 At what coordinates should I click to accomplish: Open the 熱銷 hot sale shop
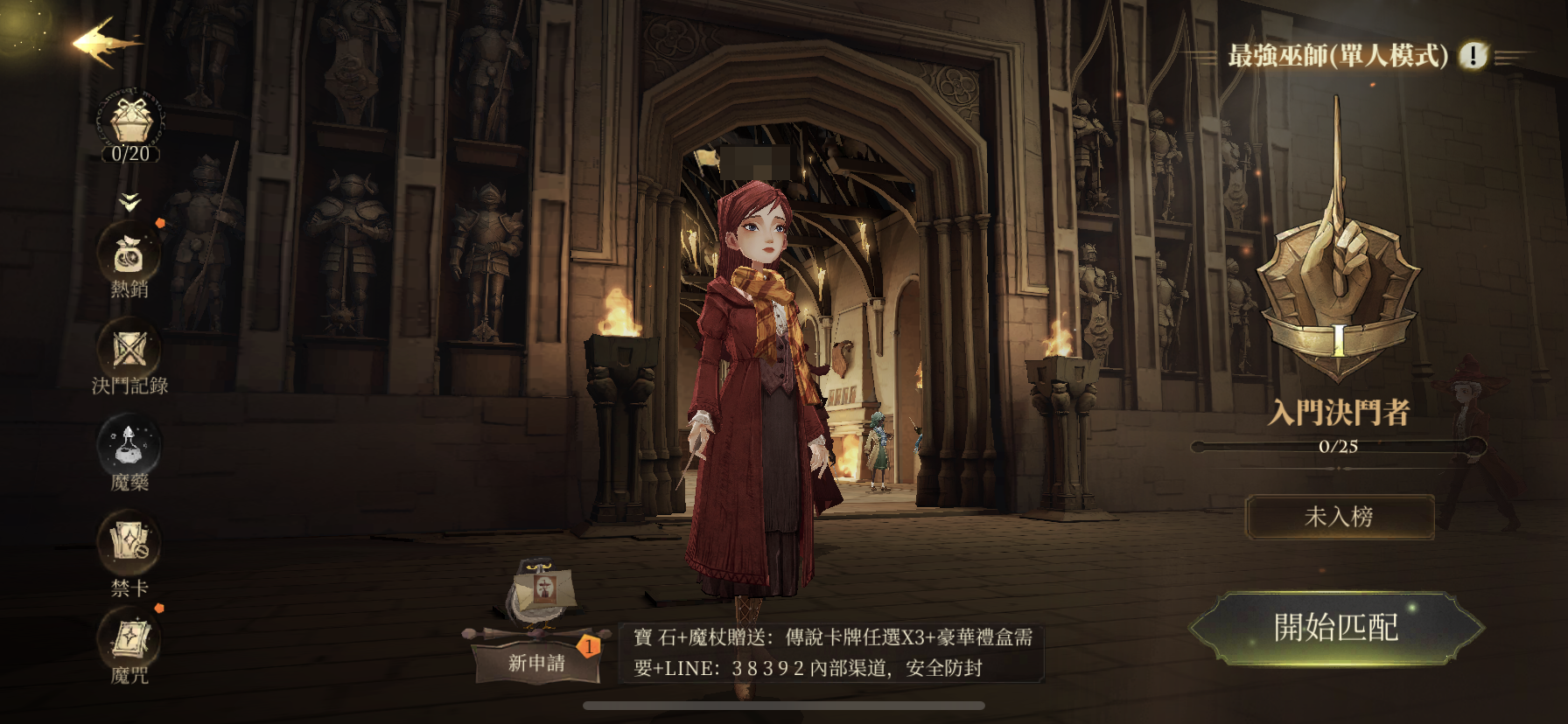coord(129,257)
